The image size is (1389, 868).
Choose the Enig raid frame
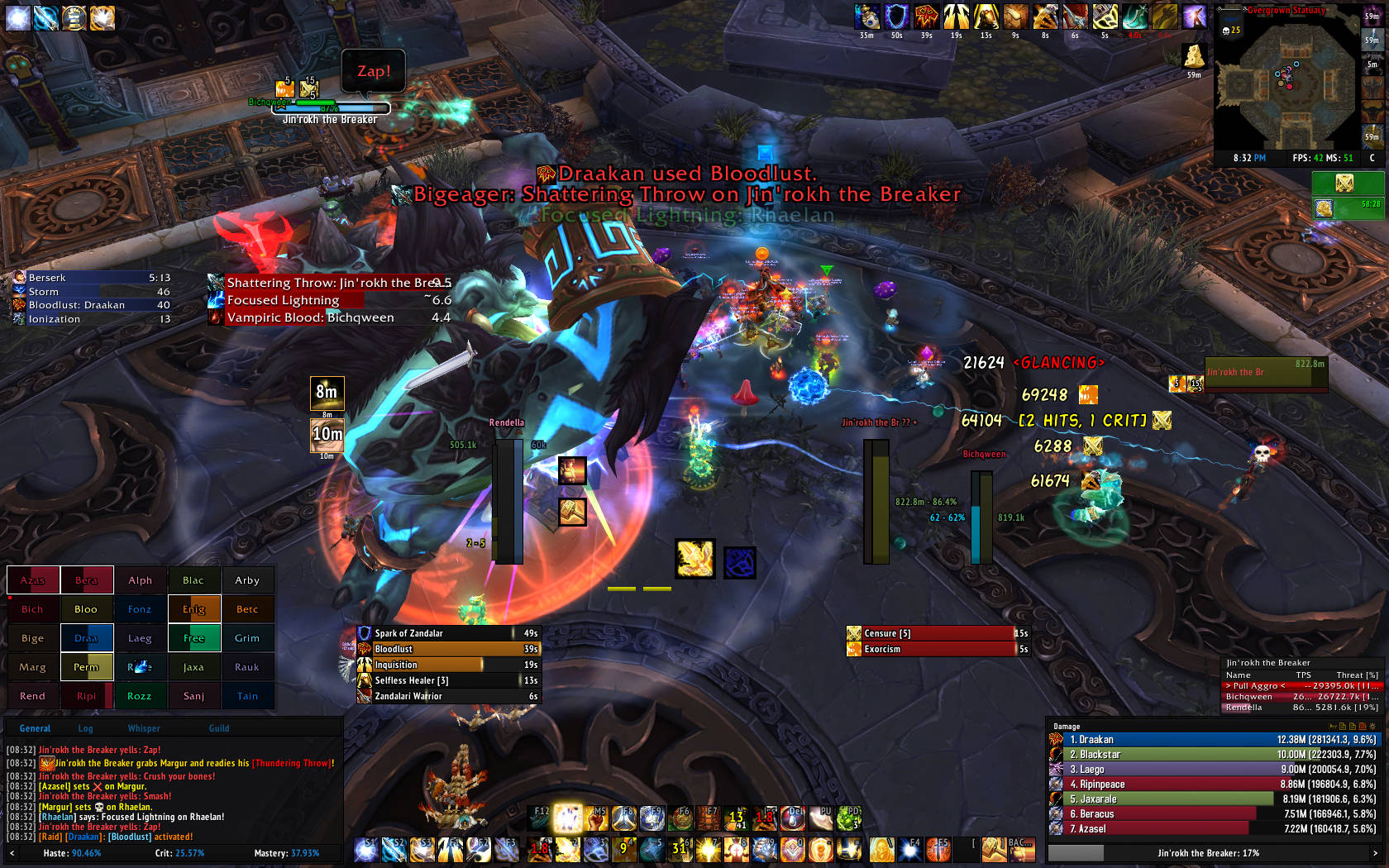click(193, 609)
